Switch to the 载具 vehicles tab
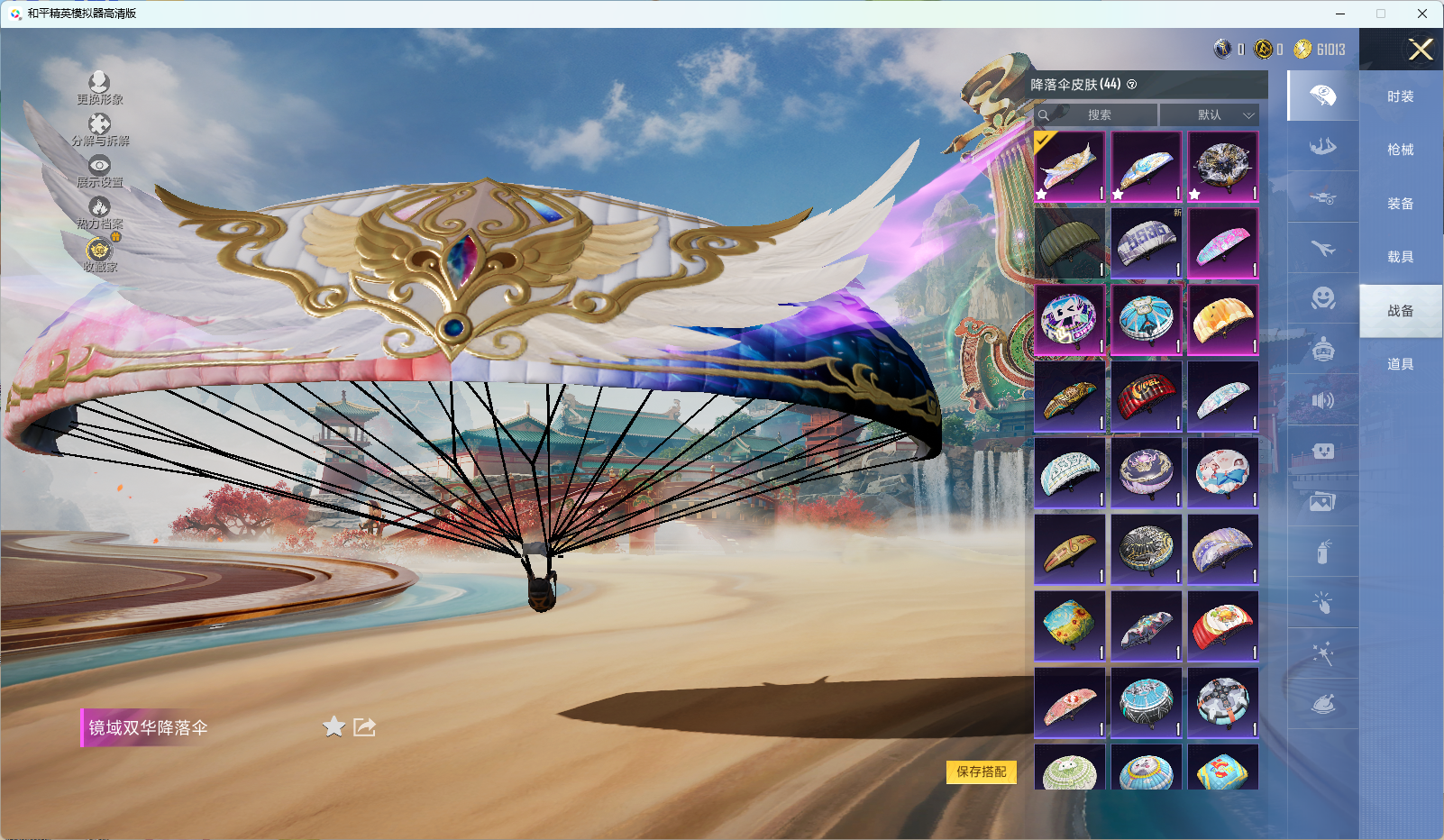This screenshot has width=1444, height=840. click(1400, 257)
